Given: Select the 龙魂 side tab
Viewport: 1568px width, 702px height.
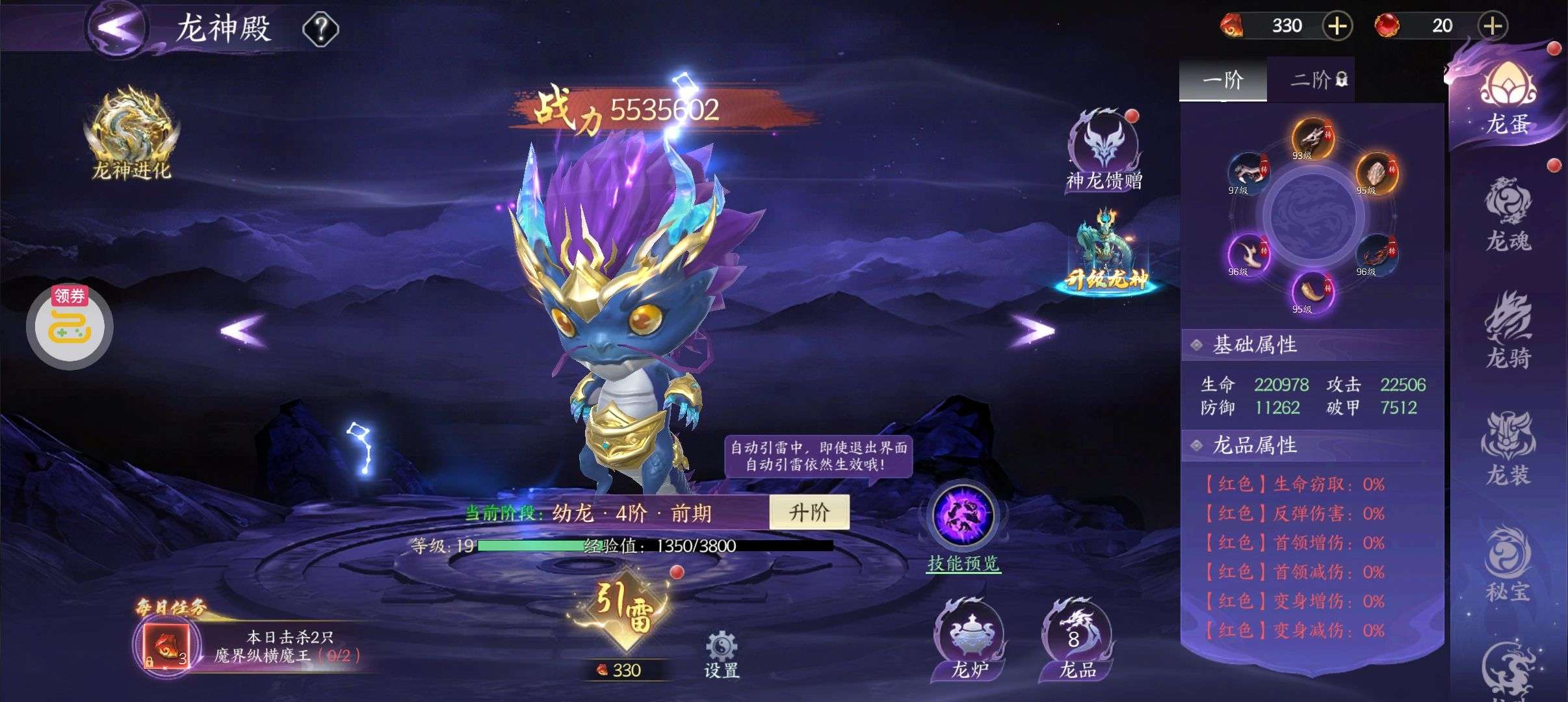Looking at the screenshot, I should pyautogui.click(x=1508, y=214).
